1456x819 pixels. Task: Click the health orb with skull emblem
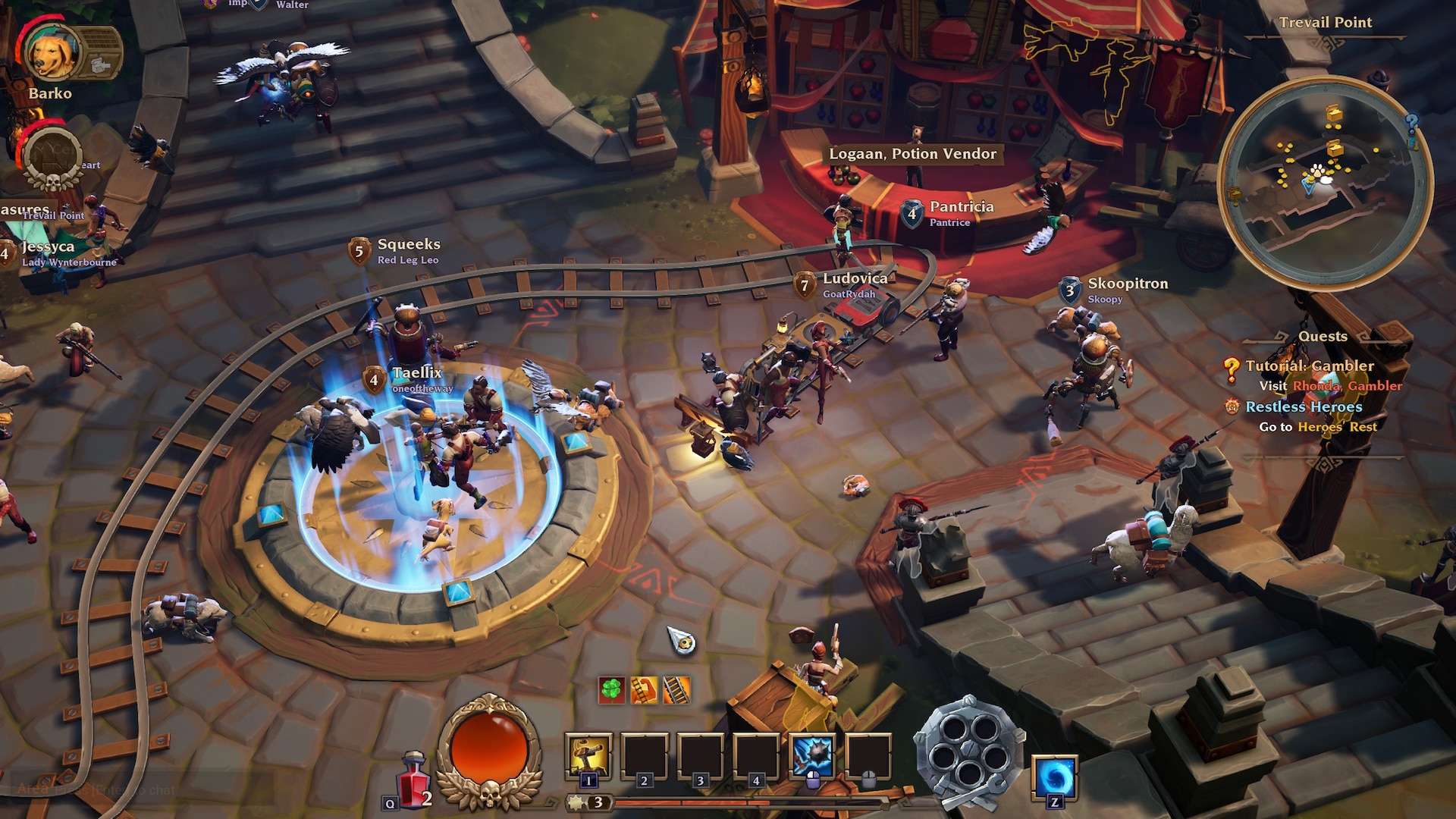tap(489, 751)
